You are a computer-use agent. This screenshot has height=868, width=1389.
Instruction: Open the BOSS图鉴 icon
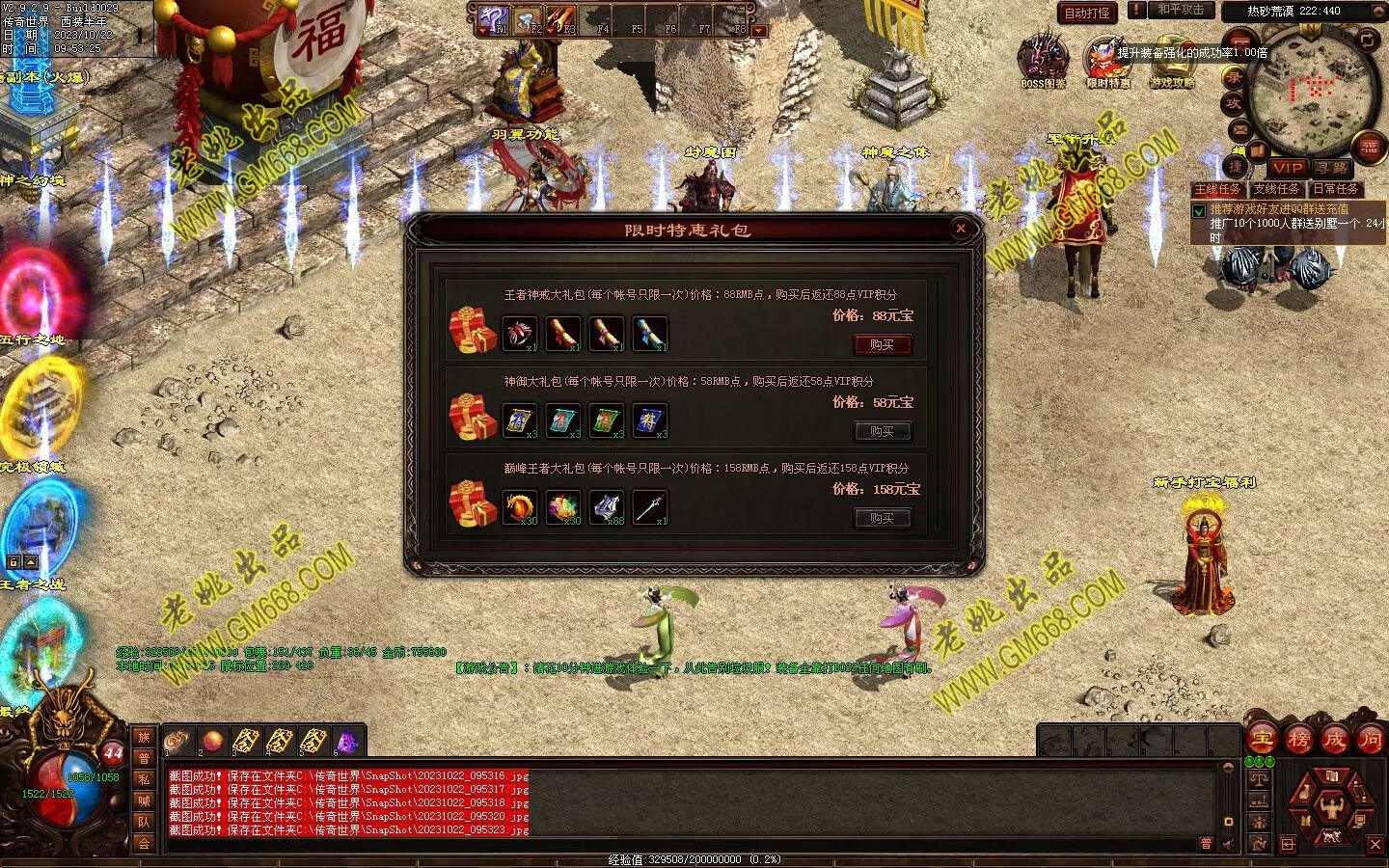click(1043, 58)
